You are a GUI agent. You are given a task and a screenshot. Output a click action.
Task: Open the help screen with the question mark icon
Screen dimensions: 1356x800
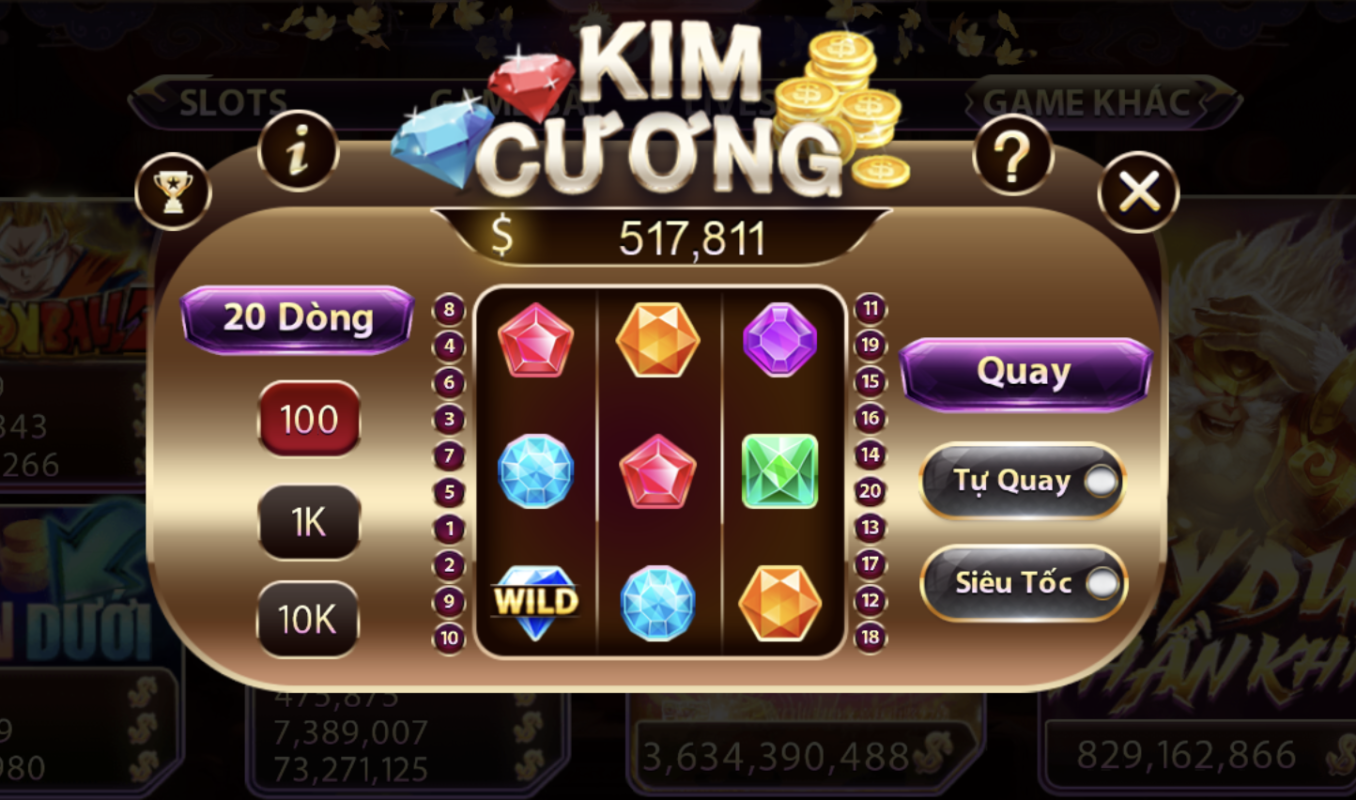click(1013, 155)
